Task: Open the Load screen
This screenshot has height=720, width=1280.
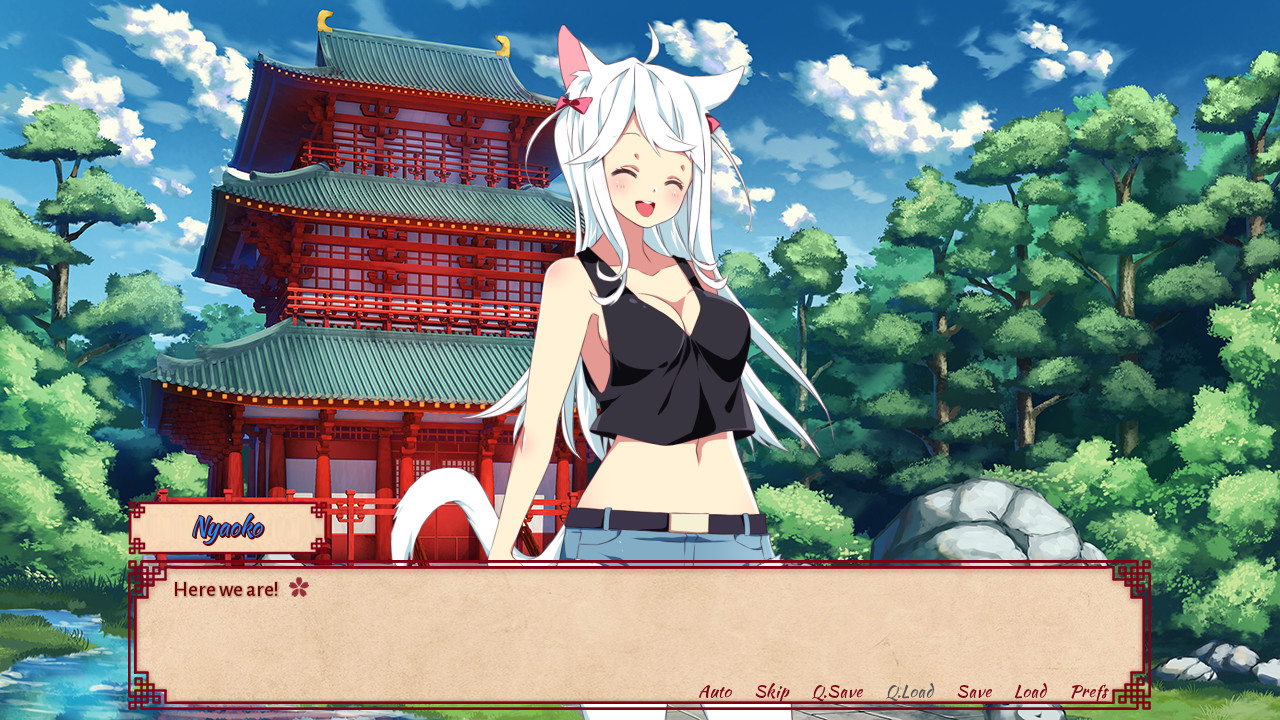Action: (x=1030, y=691)
